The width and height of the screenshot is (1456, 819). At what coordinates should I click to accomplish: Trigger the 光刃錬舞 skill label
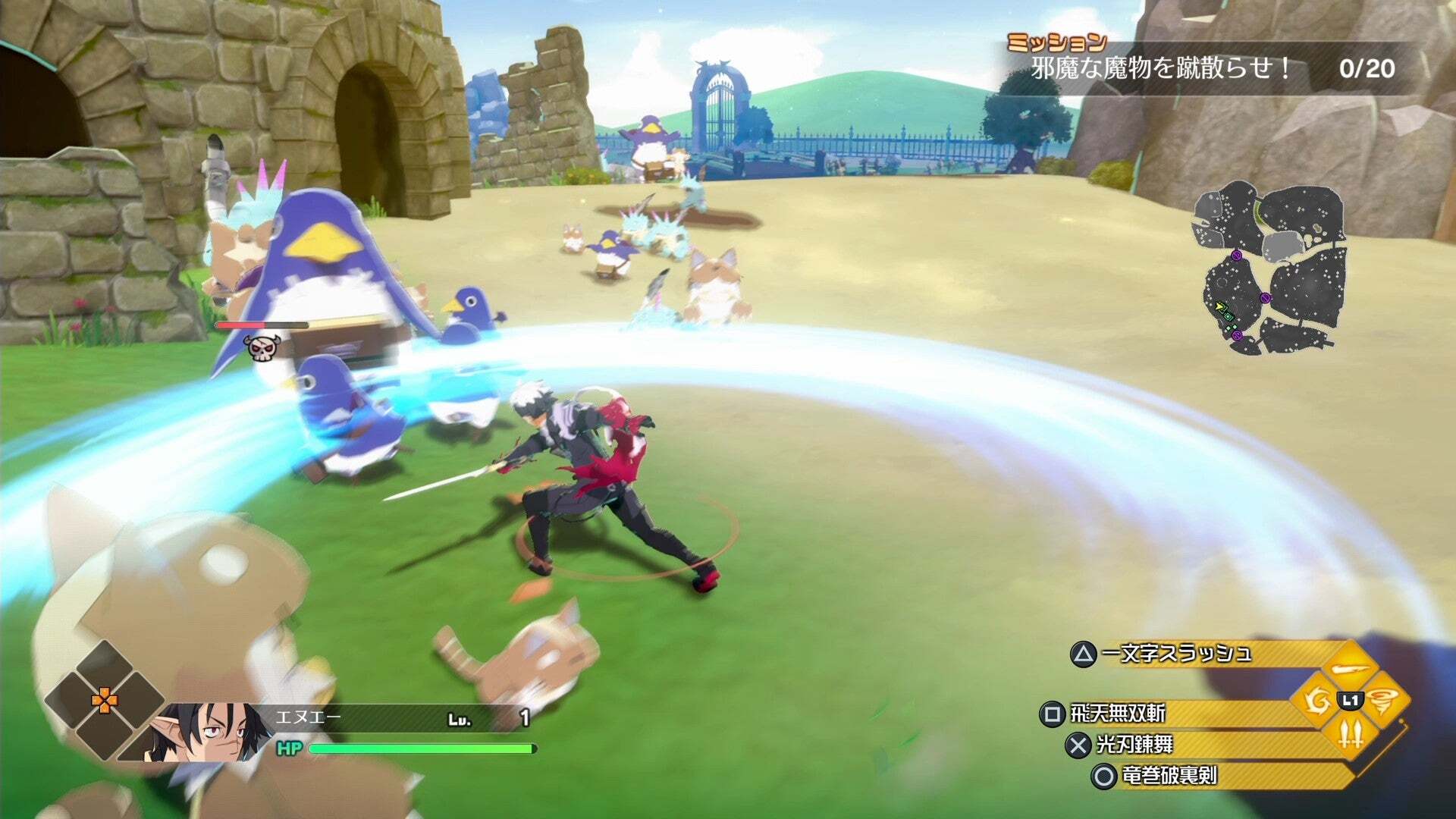[x=1134, y=745]
